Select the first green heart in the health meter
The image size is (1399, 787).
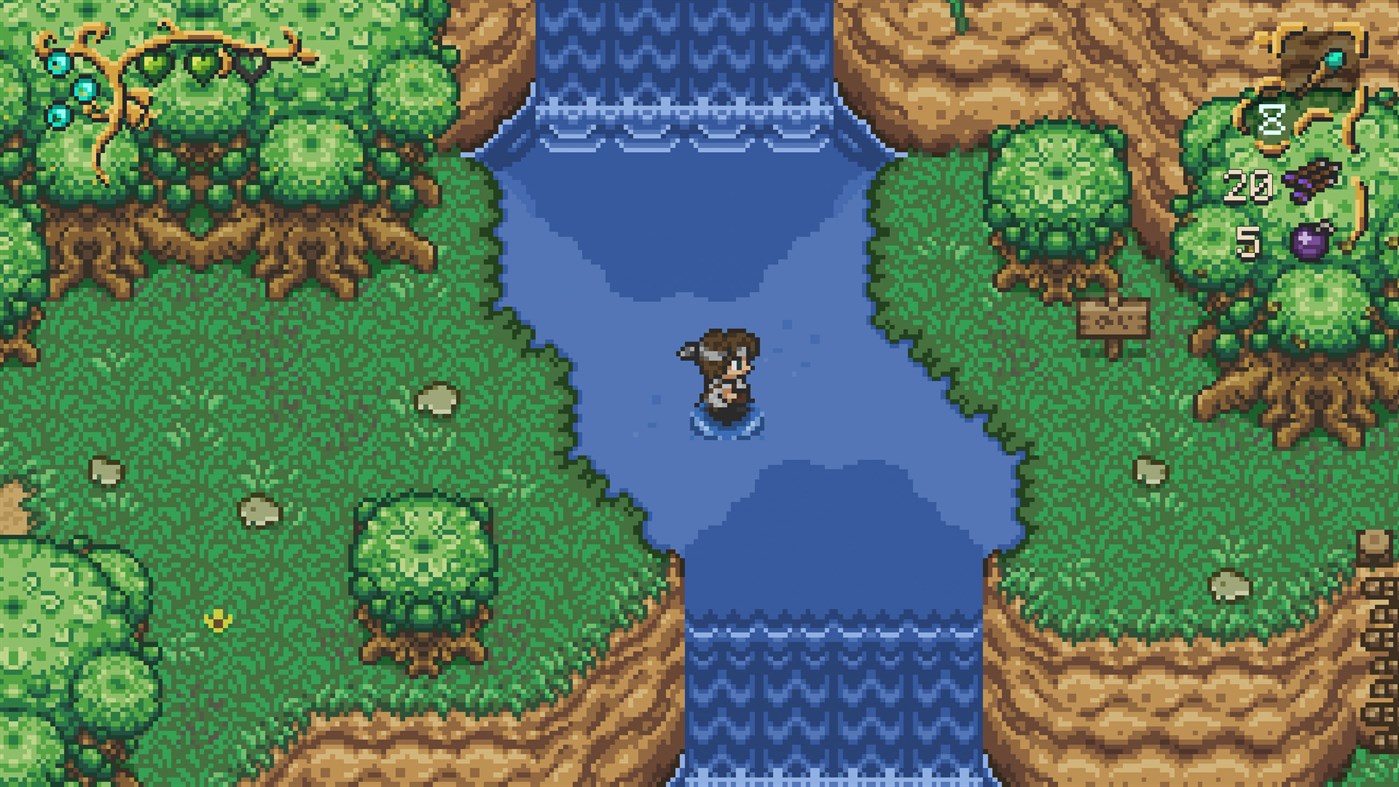154,67
